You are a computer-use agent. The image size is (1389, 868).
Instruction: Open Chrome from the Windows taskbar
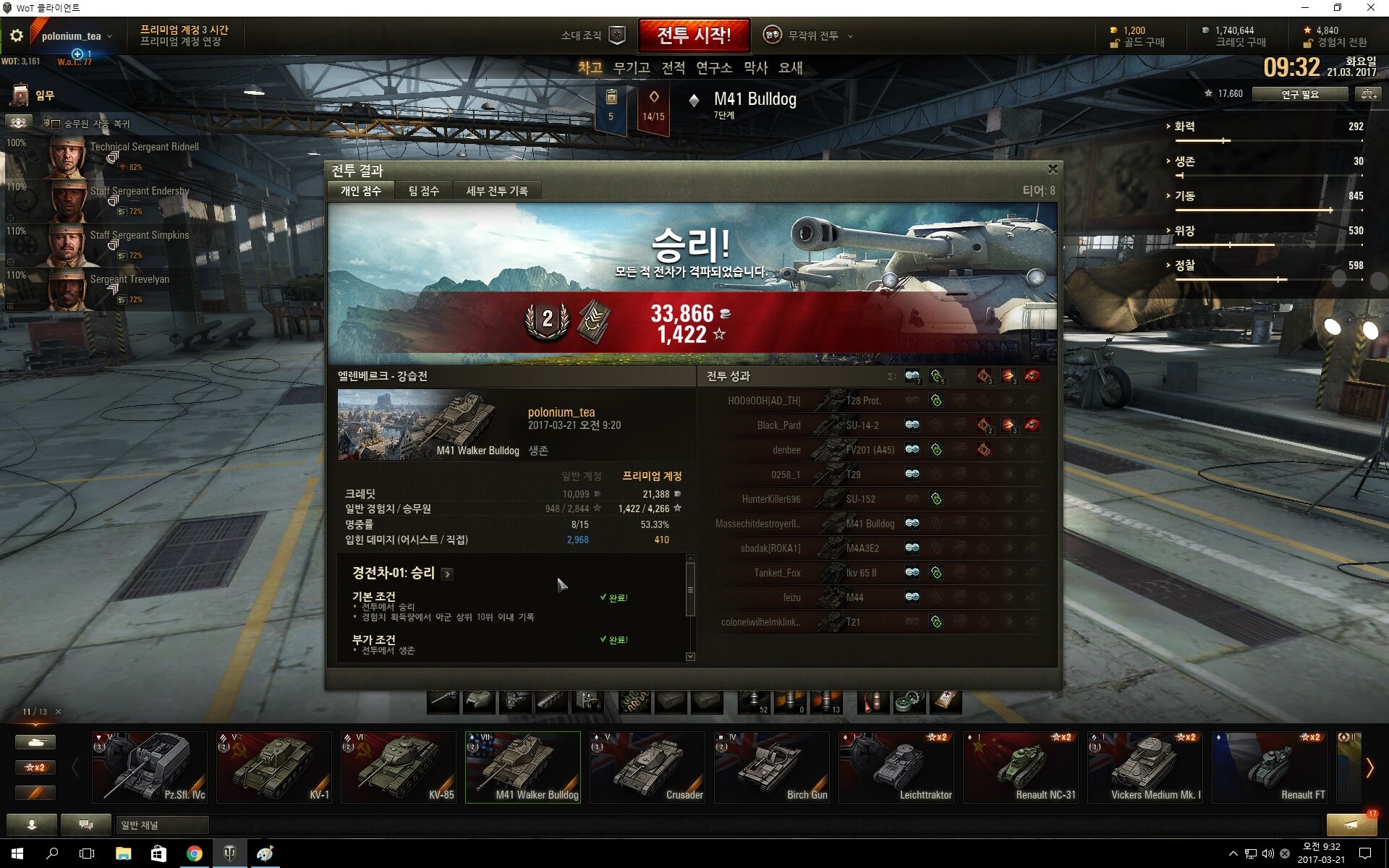194,854
